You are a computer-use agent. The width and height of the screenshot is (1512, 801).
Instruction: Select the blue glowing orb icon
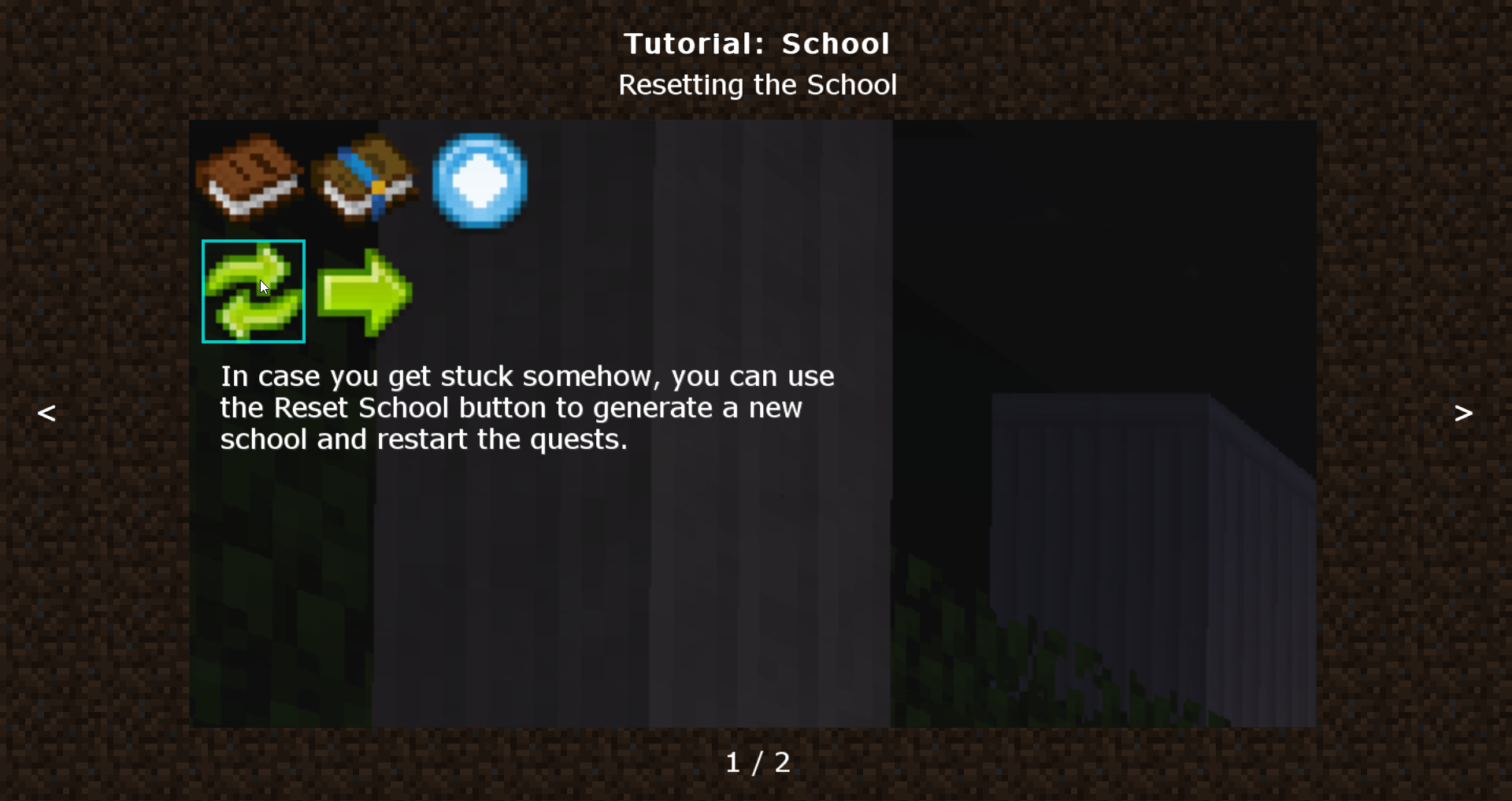[x=480, y=181]
